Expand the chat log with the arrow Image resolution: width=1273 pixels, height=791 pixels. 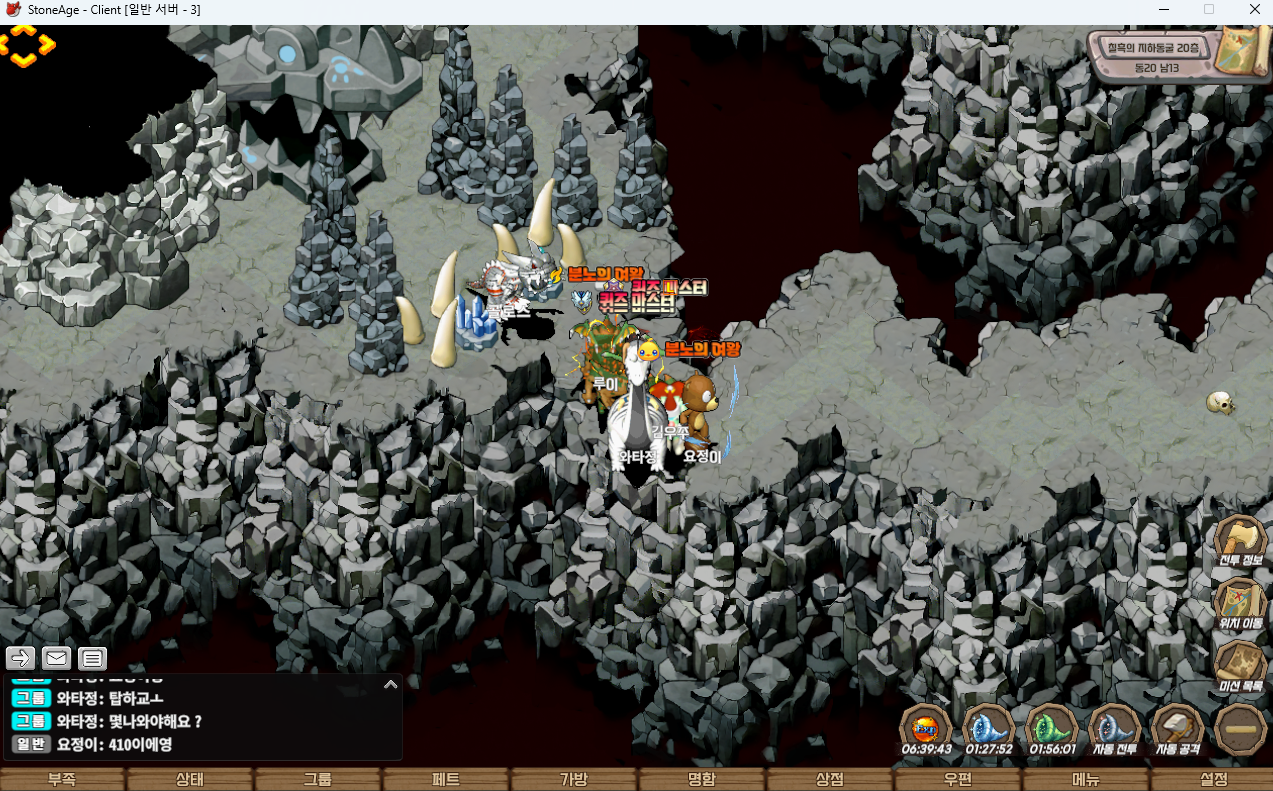click(390, 685)
